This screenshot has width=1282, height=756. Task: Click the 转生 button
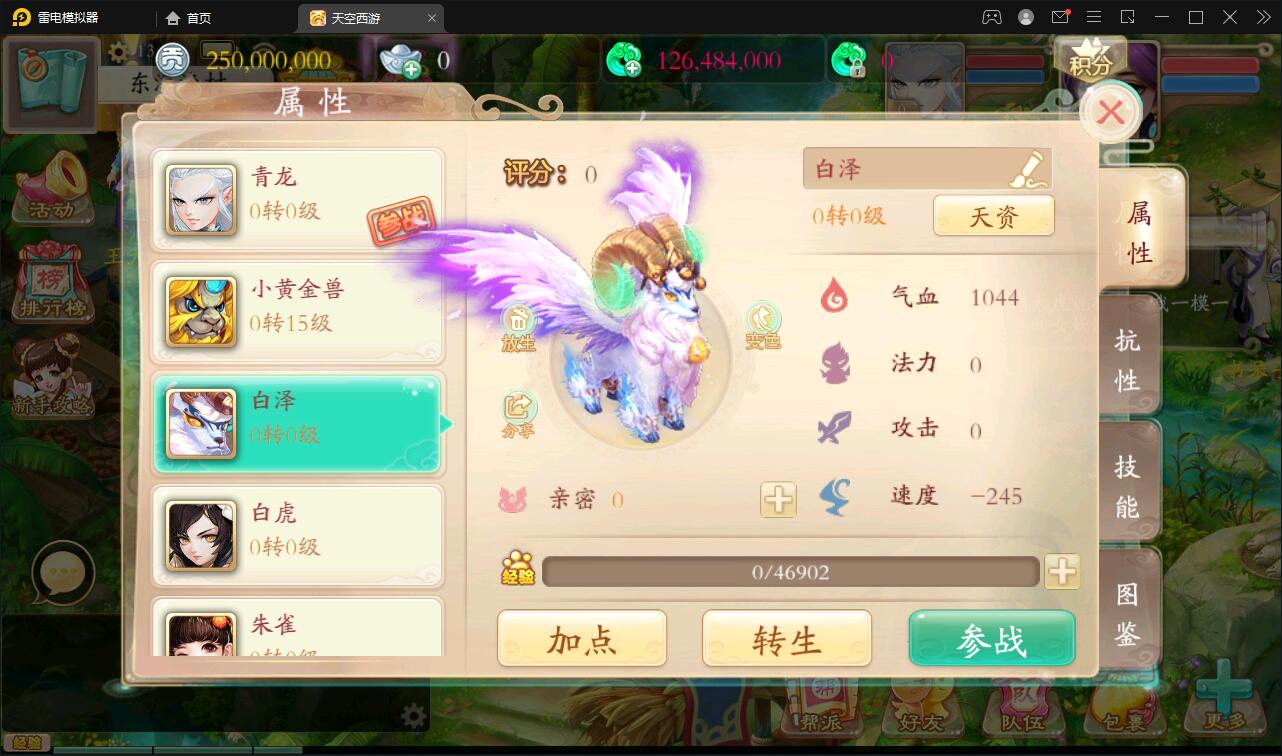(787, 638)
